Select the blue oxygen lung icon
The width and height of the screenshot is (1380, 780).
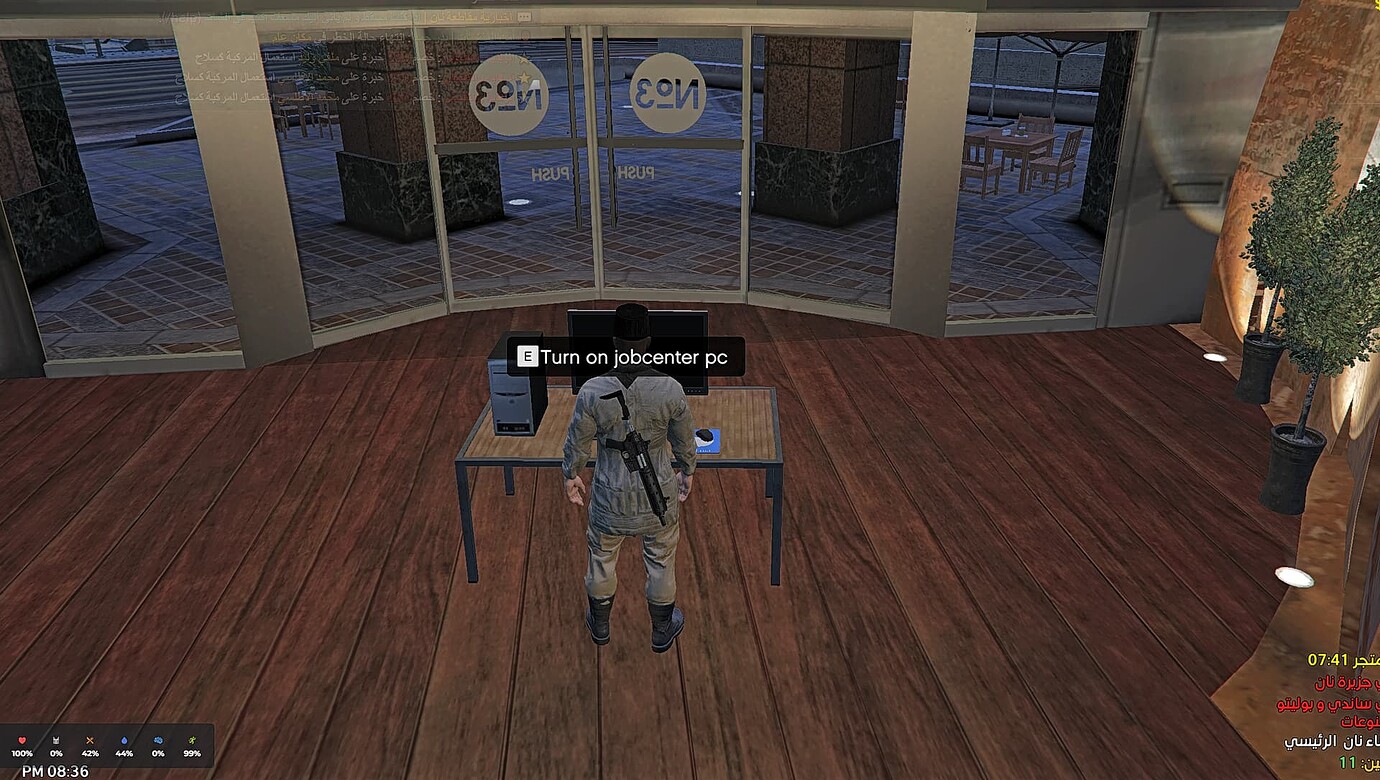pos(159,740)
